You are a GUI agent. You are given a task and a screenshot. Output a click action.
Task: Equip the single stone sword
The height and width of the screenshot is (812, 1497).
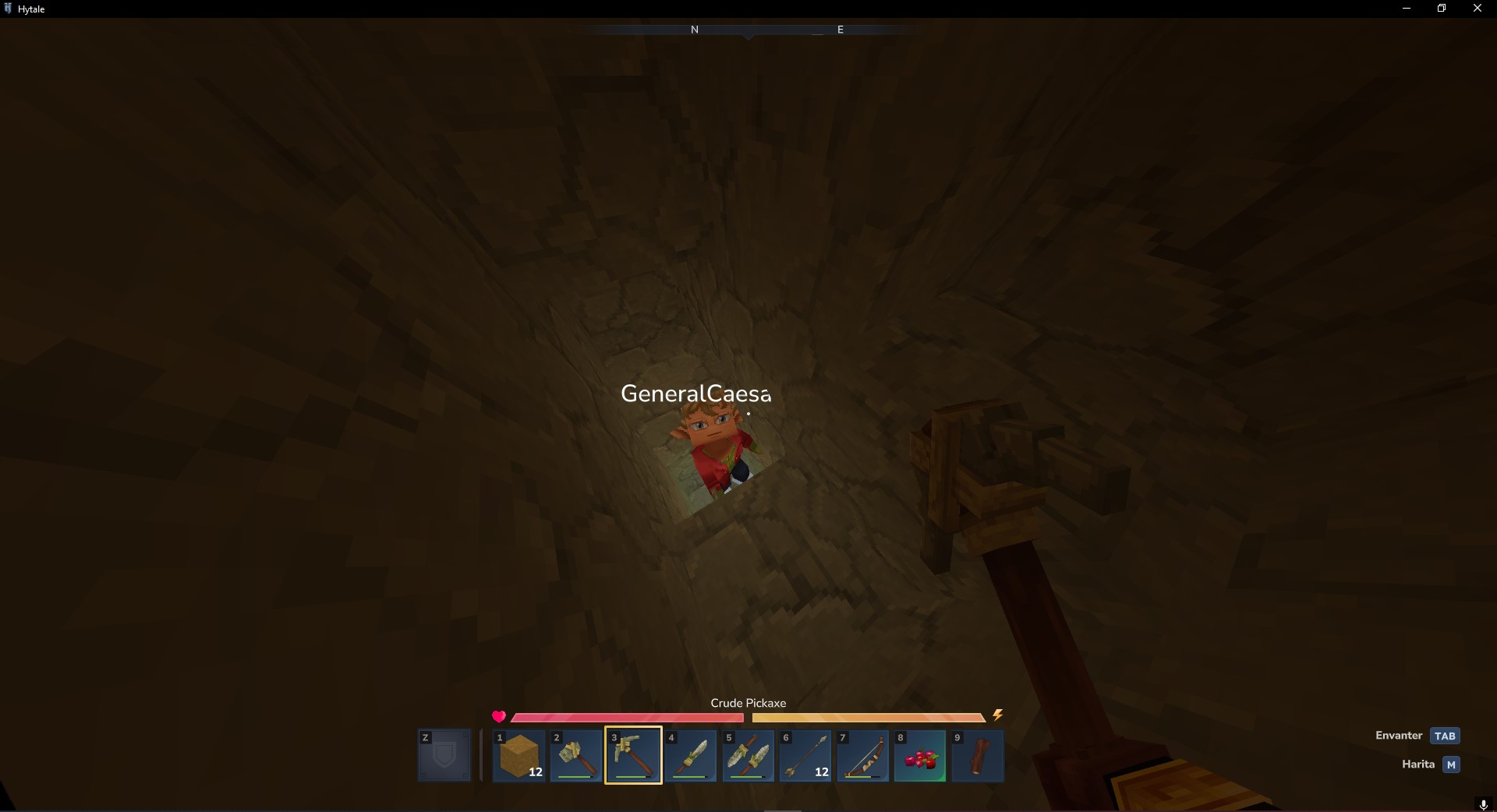click(x=691, y=755)
